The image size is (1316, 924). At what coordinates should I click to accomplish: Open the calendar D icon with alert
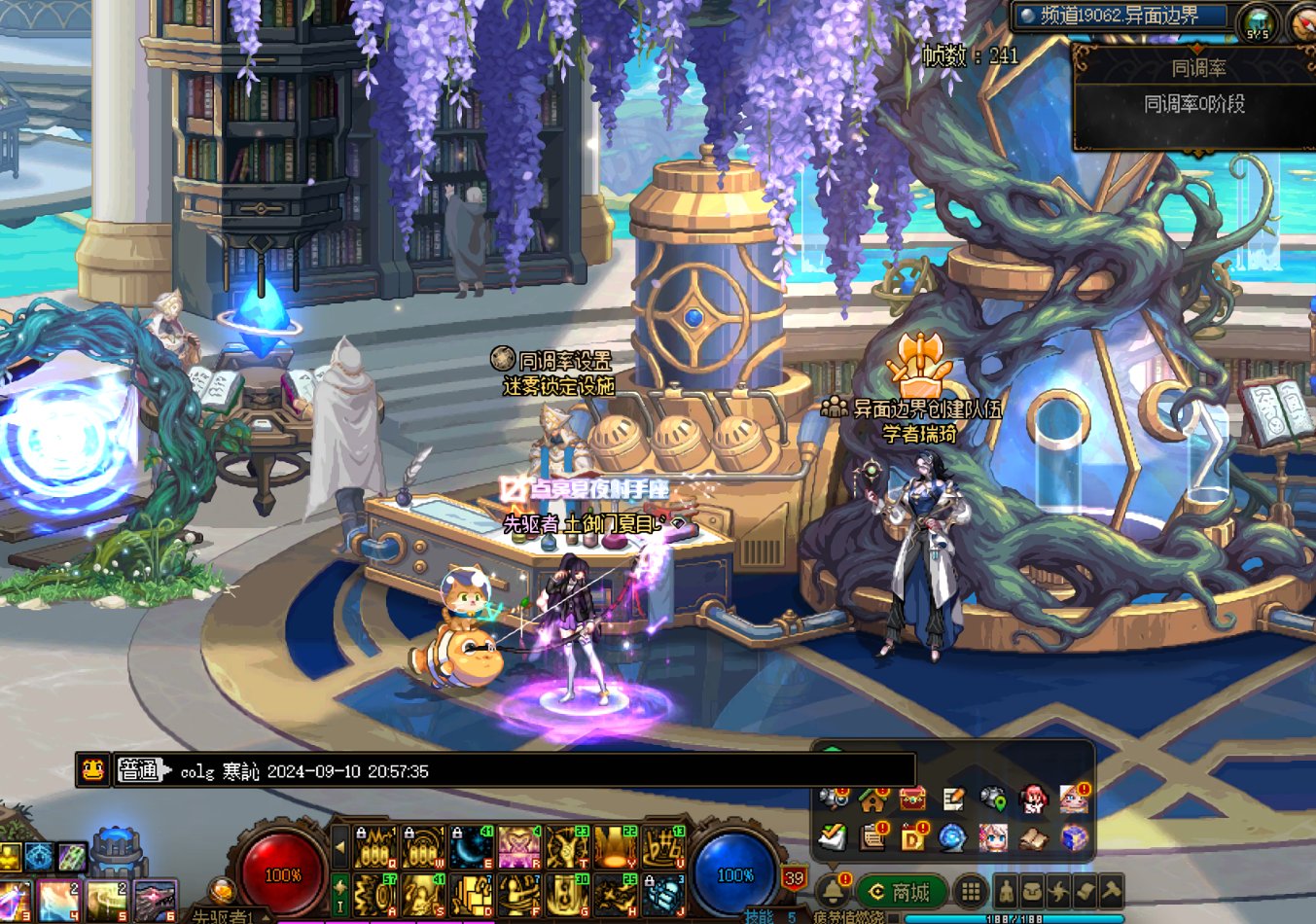[x=913, y=837]
